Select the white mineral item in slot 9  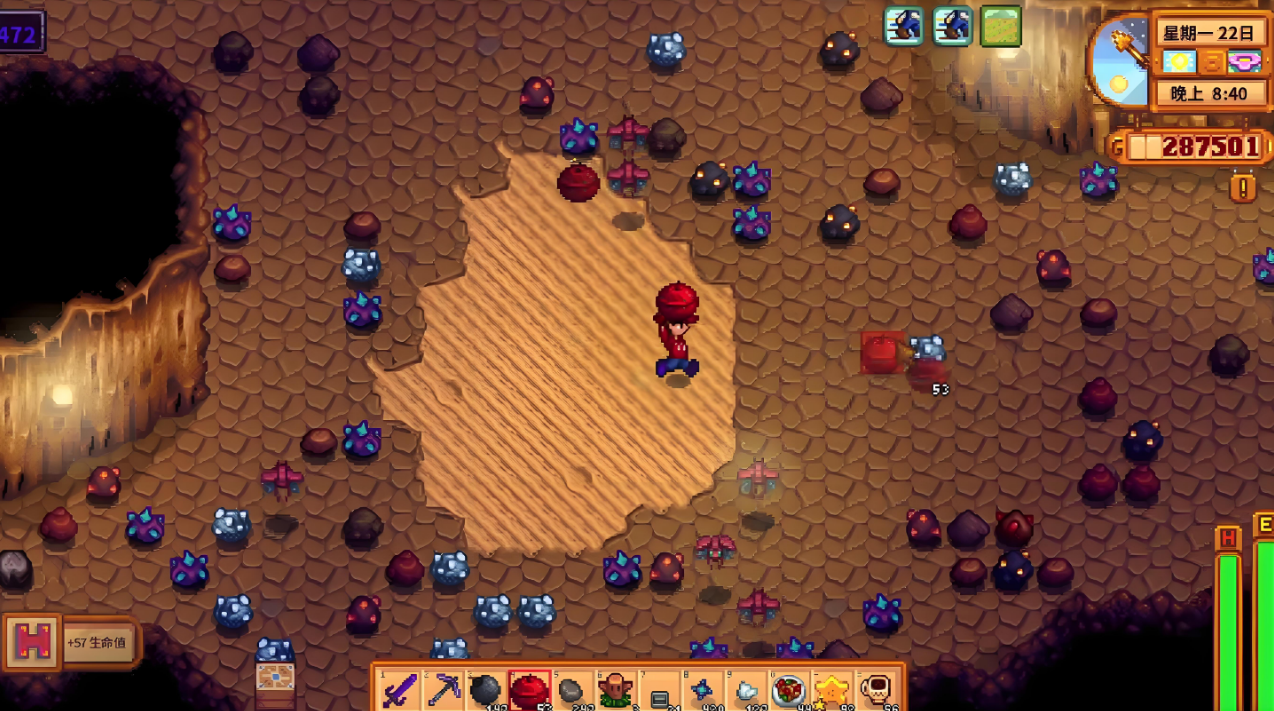click(746, 689)
